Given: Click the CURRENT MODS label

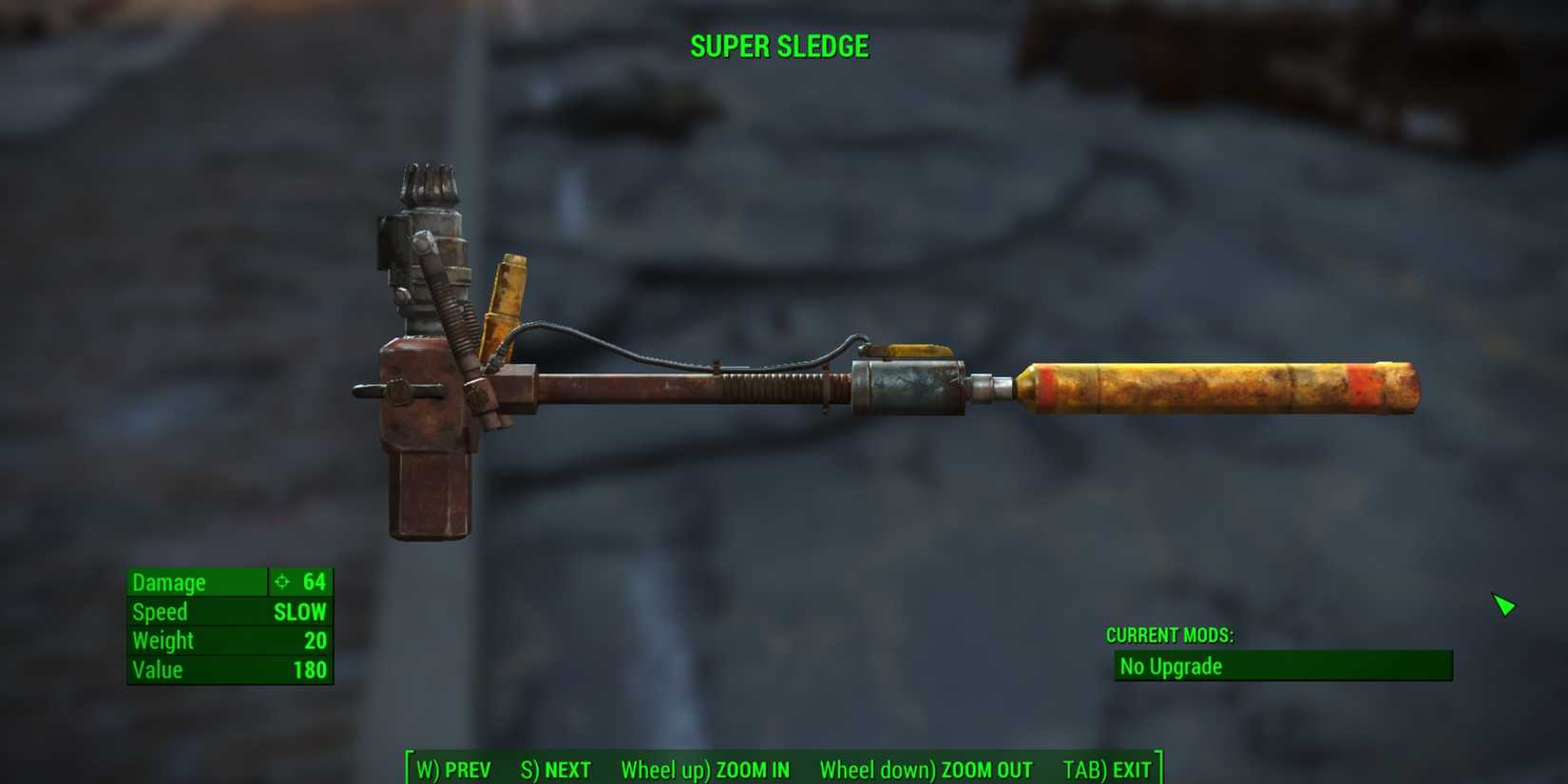Looking at the screenshot, I should point(1168,635).
